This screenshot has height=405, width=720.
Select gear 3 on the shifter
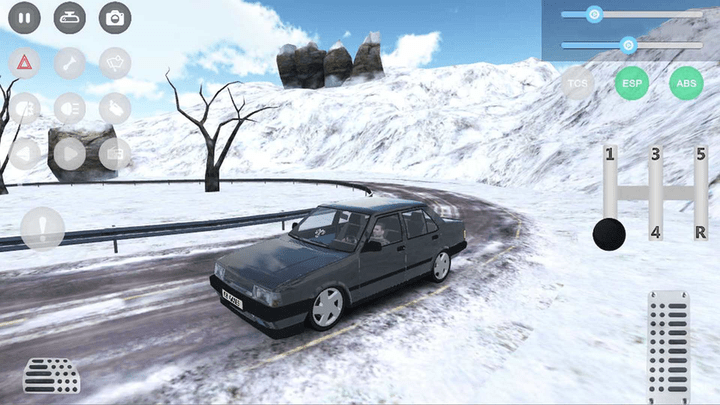tap(655, 154)
